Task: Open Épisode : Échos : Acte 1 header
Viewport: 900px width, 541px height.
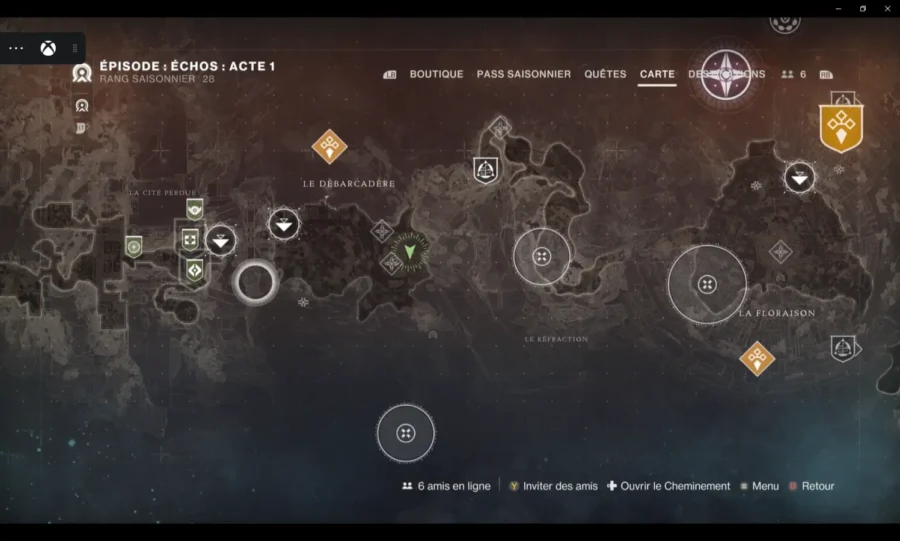Action: pos(187,67)
